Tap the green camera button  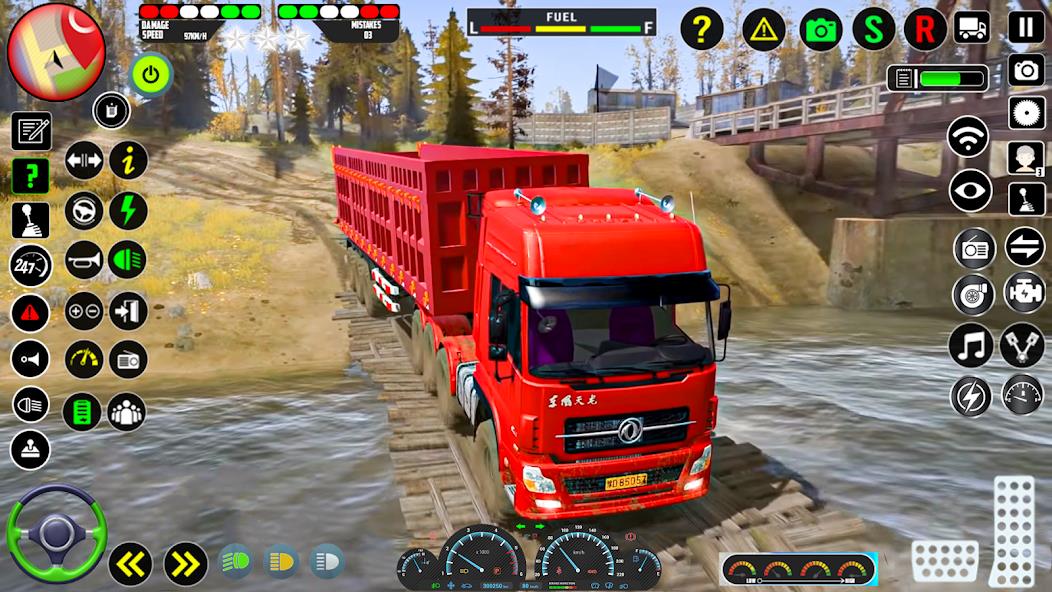822,29
